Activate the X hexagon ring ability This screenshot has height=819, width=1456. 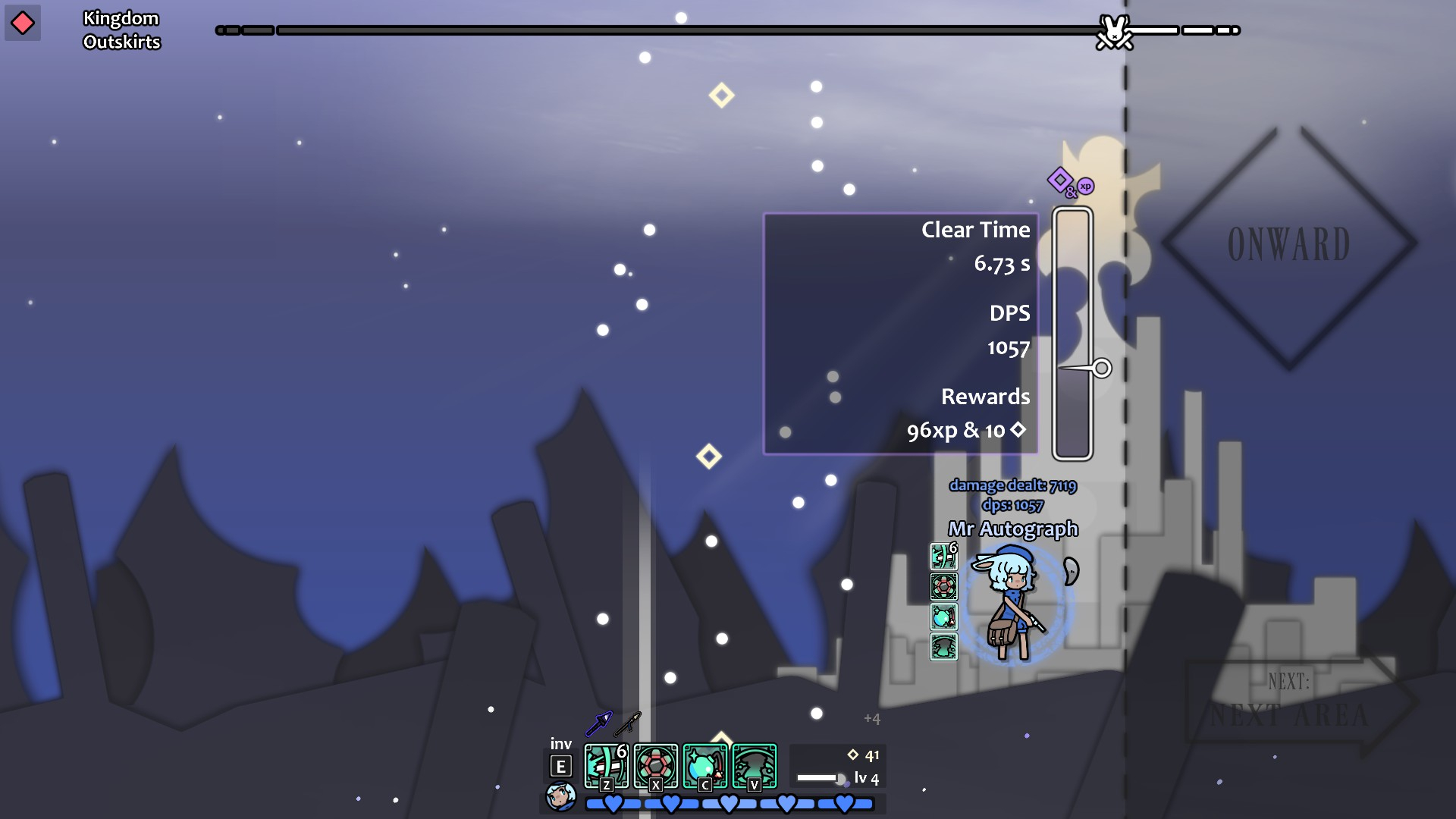click(x=655, y=766)
